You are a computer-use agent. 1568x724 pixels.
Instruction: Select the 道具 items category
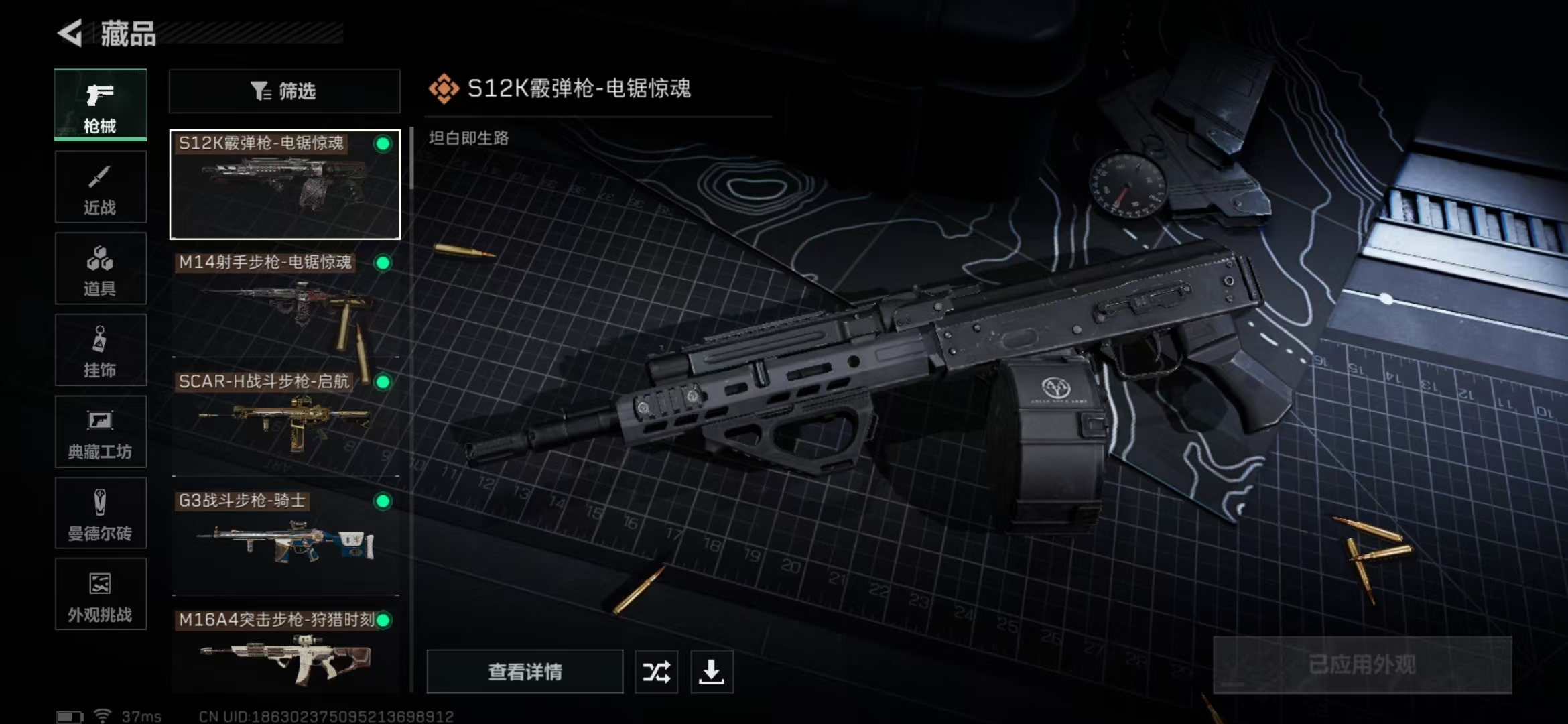pyautogui.click(x=101, y=269)
